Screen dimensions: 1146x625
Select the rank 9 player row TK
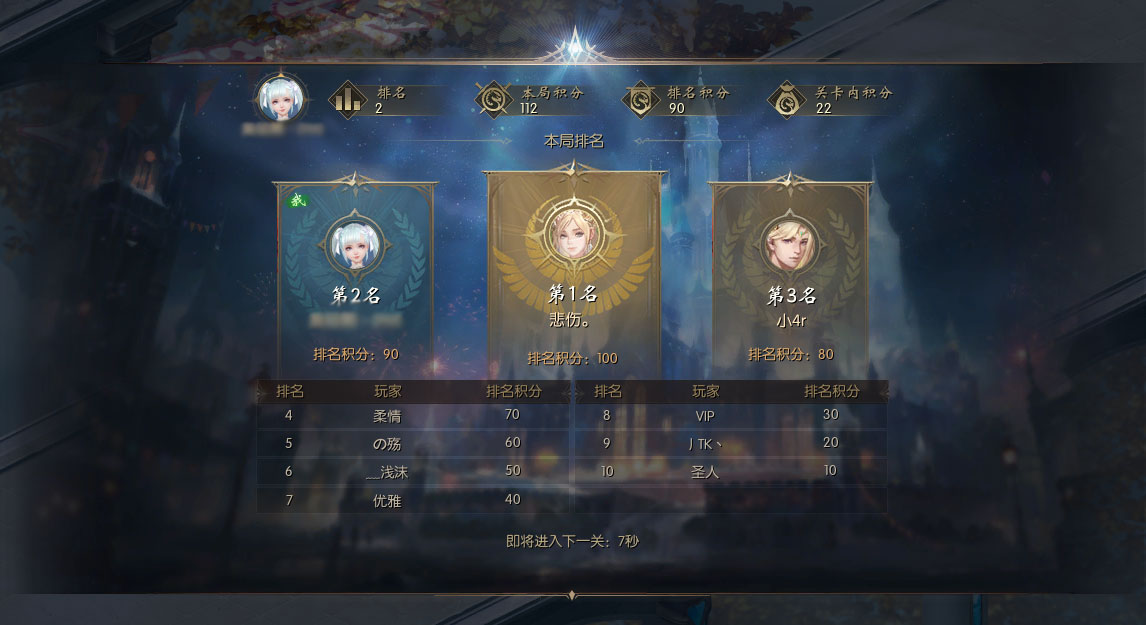(x=730, y=443)
